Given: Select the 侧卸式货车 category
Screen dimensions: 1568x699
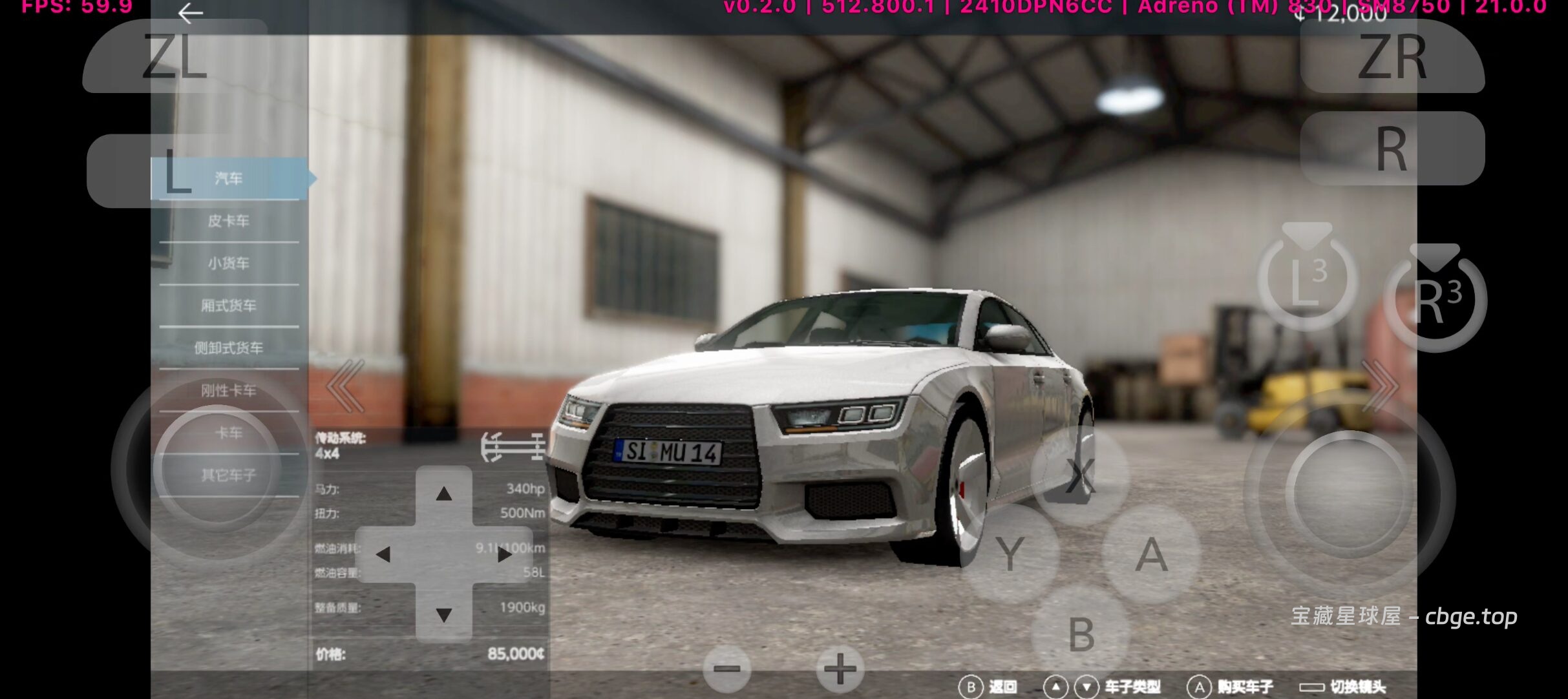Looking at the screenshot, I should click(229, 348).
